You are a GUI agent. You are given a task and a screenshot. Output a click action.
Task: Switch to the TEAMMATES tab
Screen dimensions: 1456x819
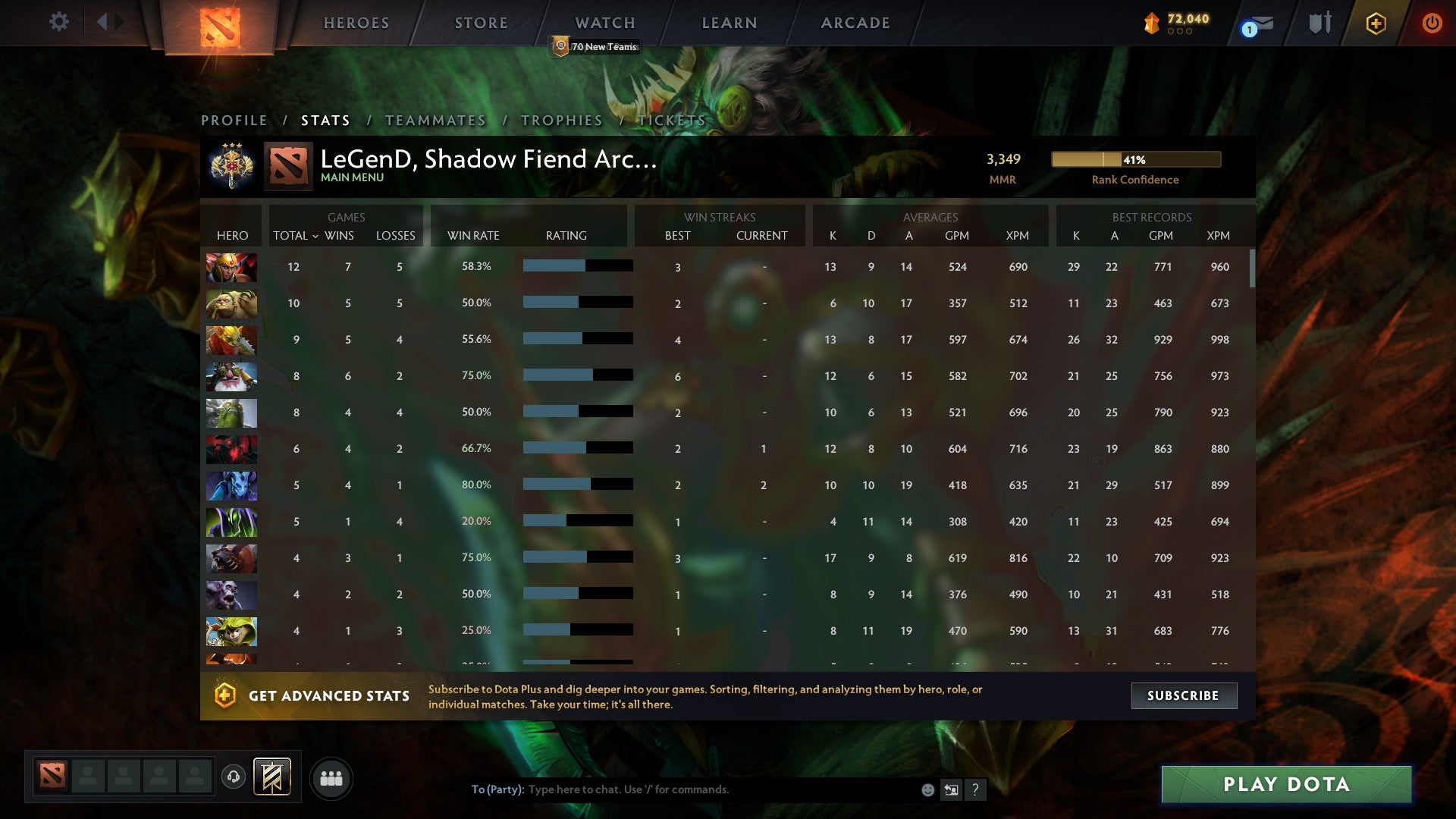[435, 120]
